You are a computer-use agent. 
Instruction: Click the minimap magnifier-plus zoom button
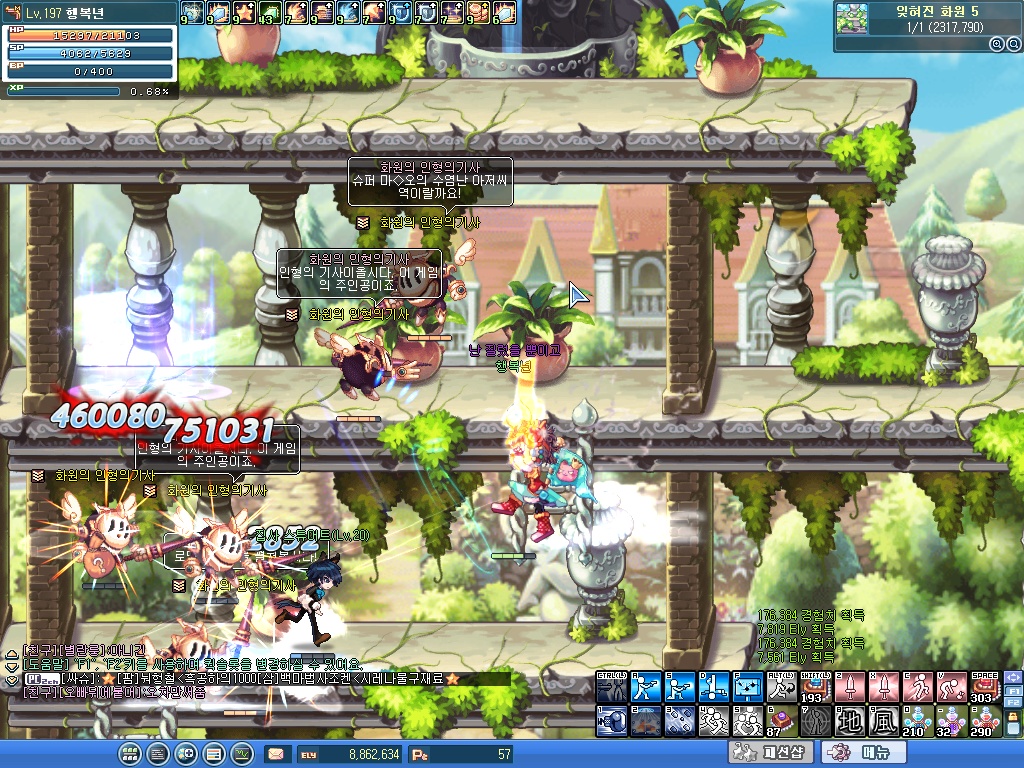point(996,44)
